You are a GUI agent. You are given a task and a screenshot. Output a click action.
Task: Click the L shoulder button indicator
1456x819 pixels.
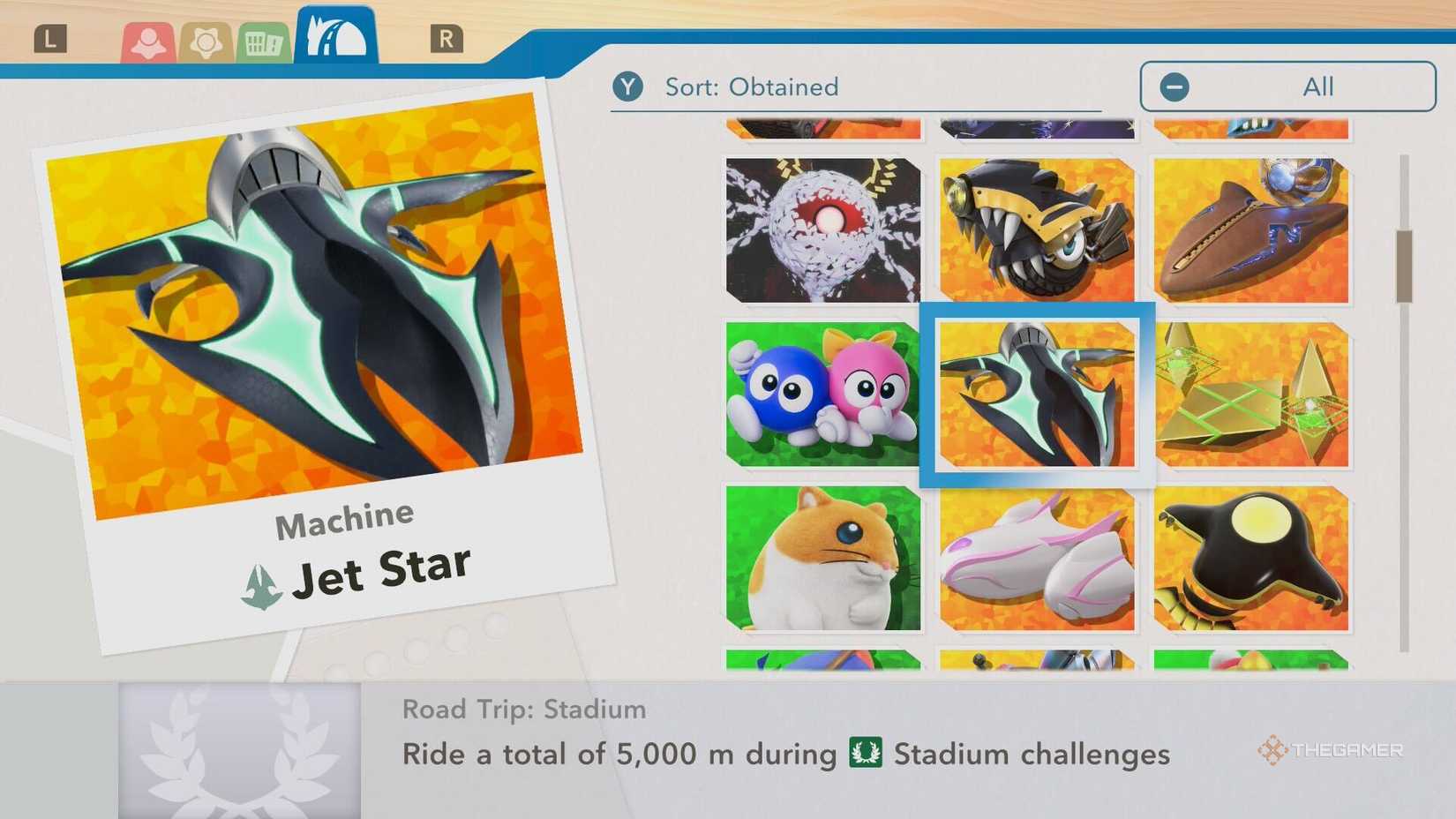(x=51, y=37)
